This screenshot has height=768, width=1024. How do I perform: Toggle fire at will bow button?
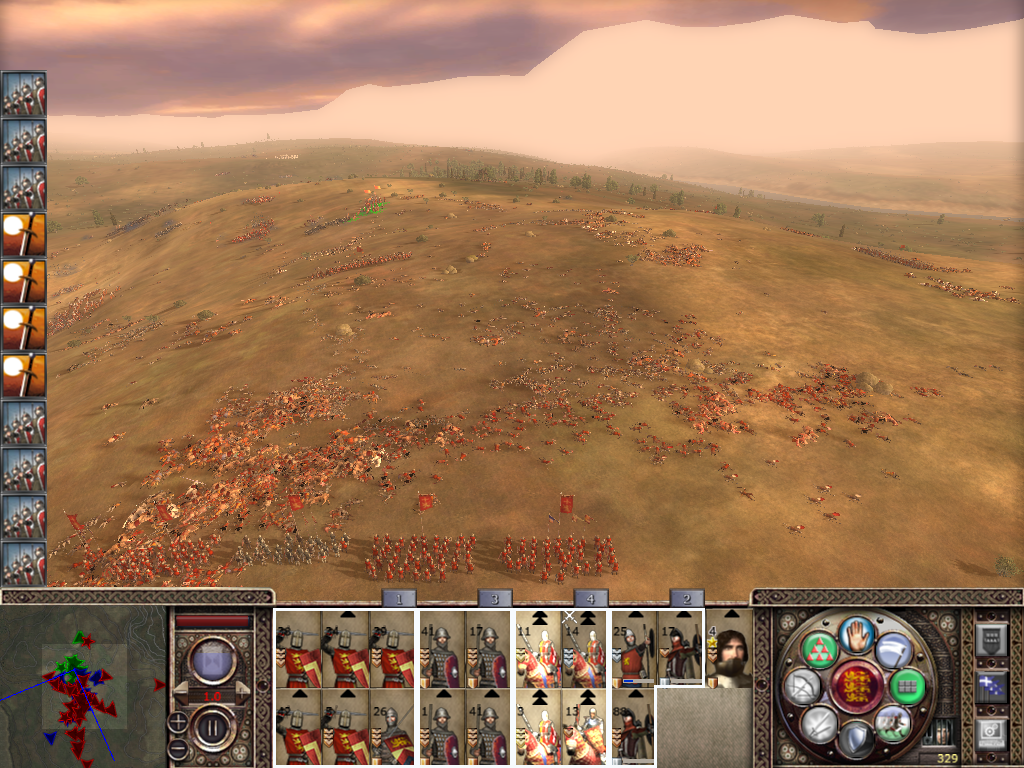800,687
